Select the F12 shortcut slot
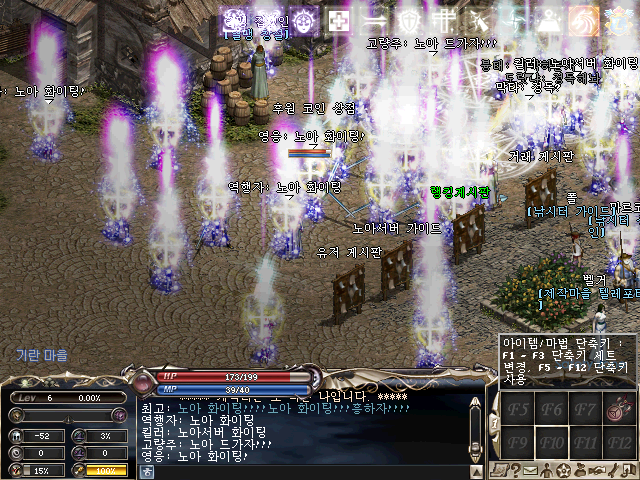Screen dimensions: 640x480 coord(619,441)
